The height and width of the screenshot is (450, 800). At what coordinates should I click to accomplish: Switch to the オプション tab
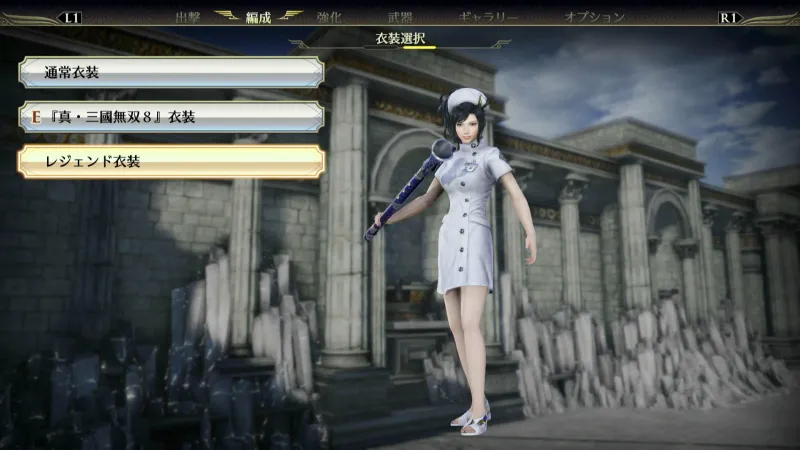coord(594,17)
